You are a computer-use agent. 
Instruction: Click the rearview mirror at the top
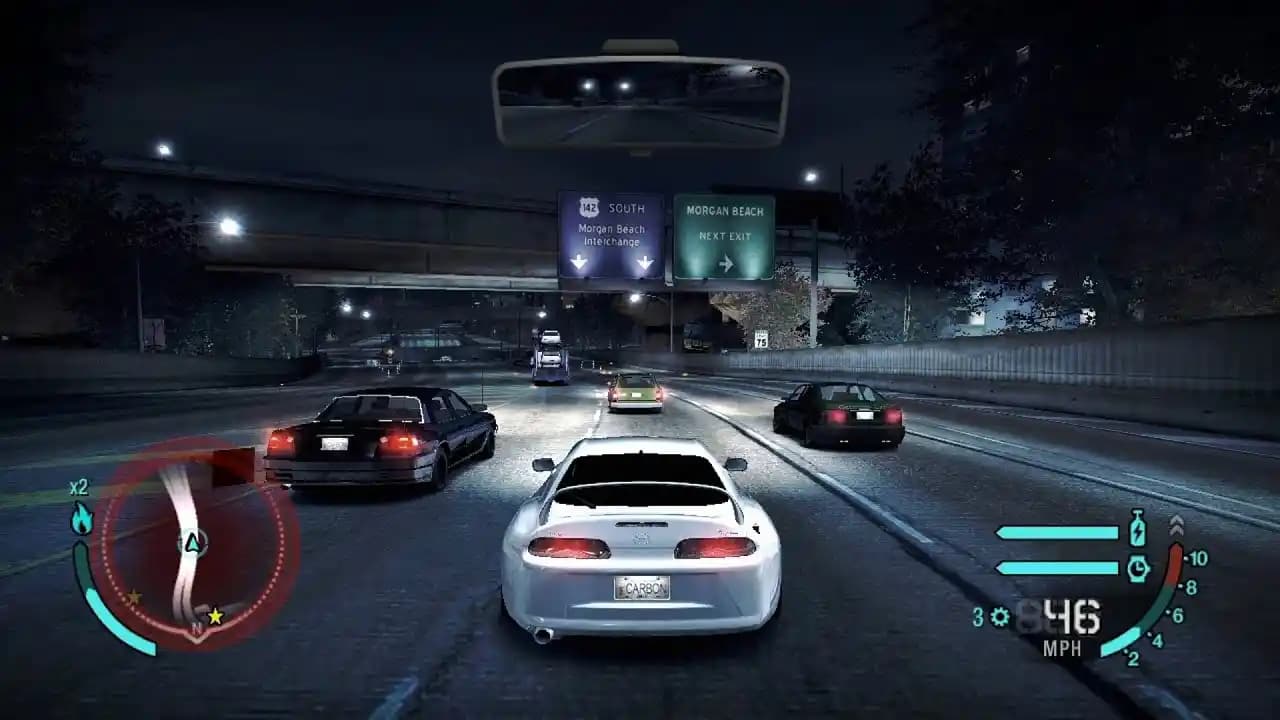638,90
